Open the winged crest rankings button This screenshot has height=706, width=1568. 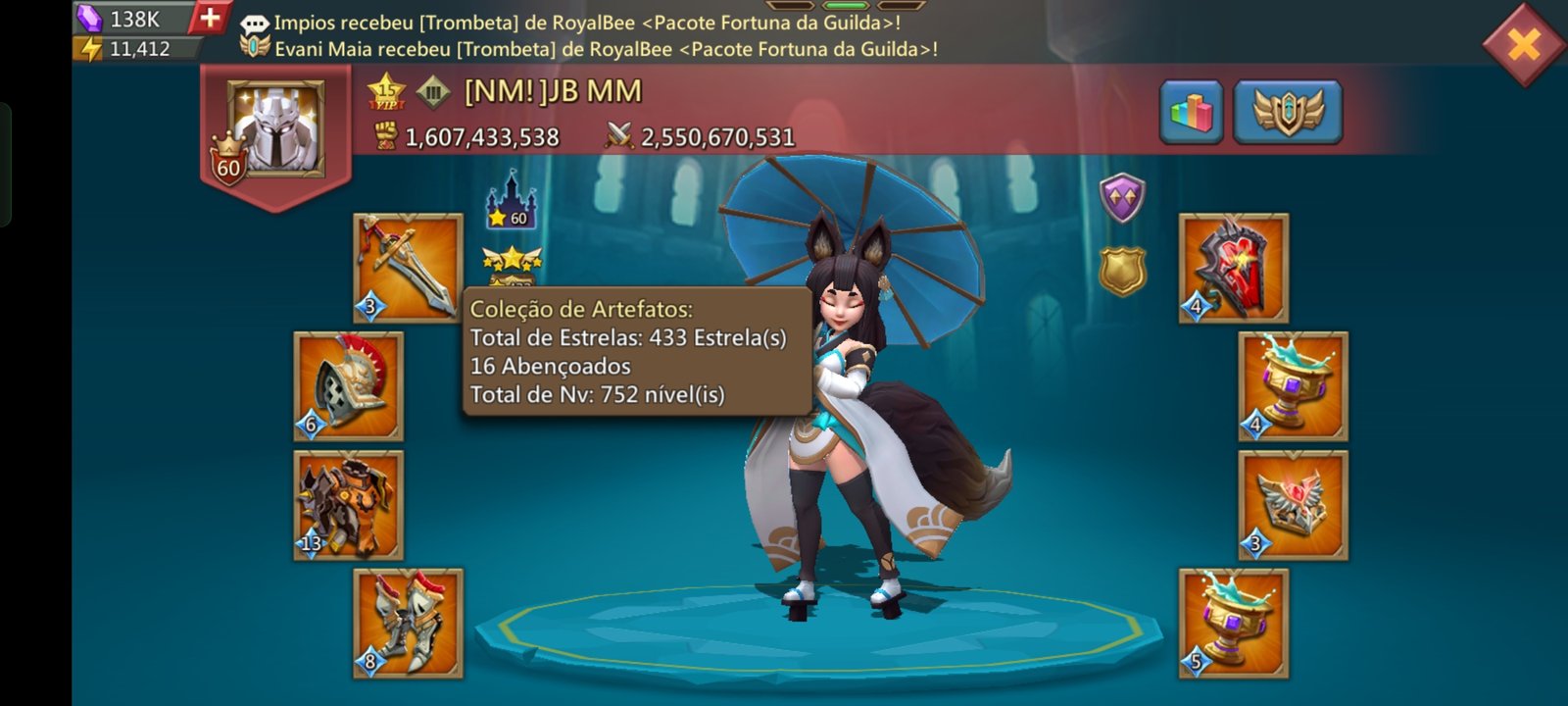pos(1287,113)
